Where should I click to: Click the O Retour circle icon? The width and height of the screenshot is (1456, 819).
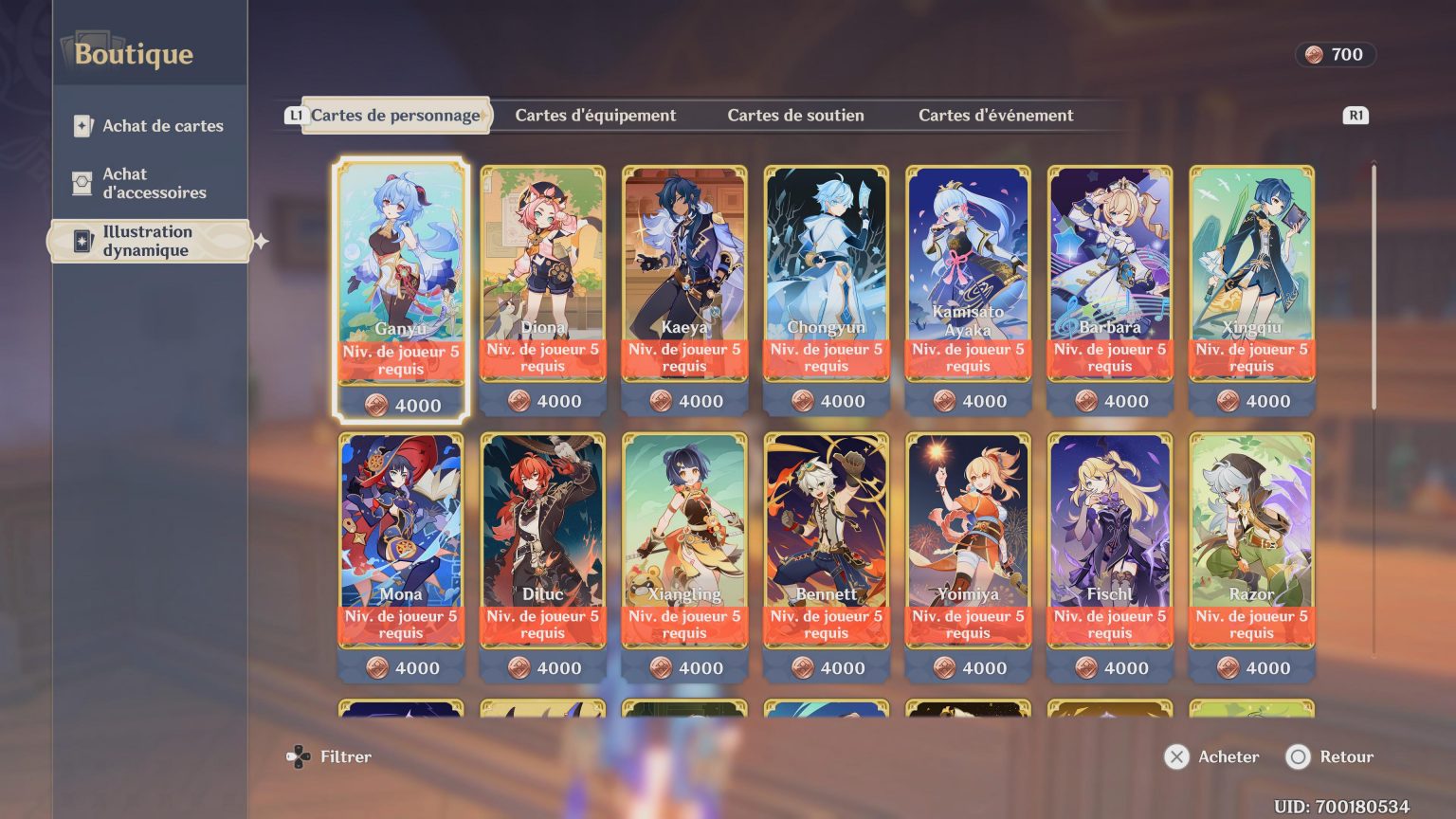point(1296,757)
